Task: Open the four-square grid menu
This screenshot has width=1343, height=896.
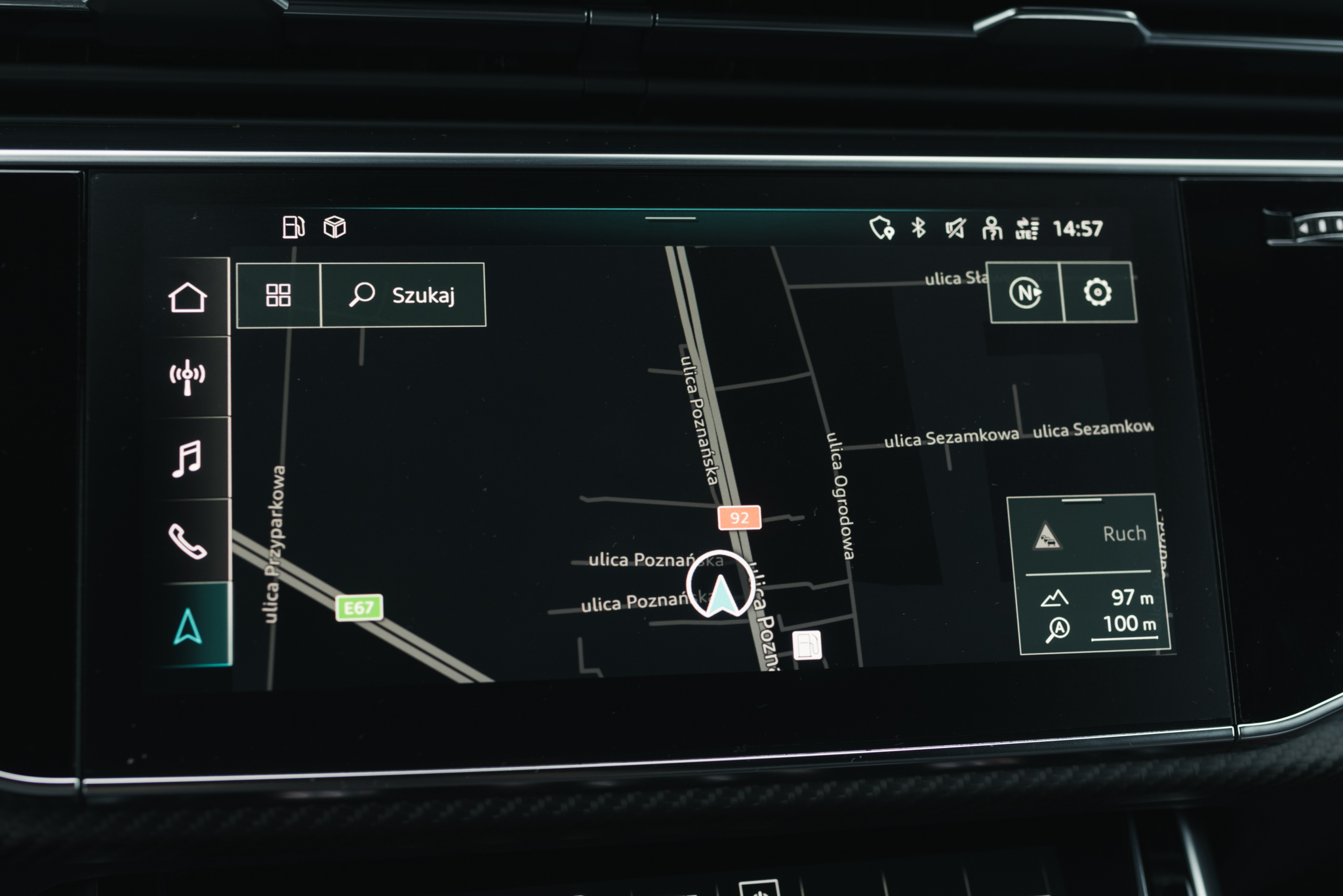Action: (279, 295)
